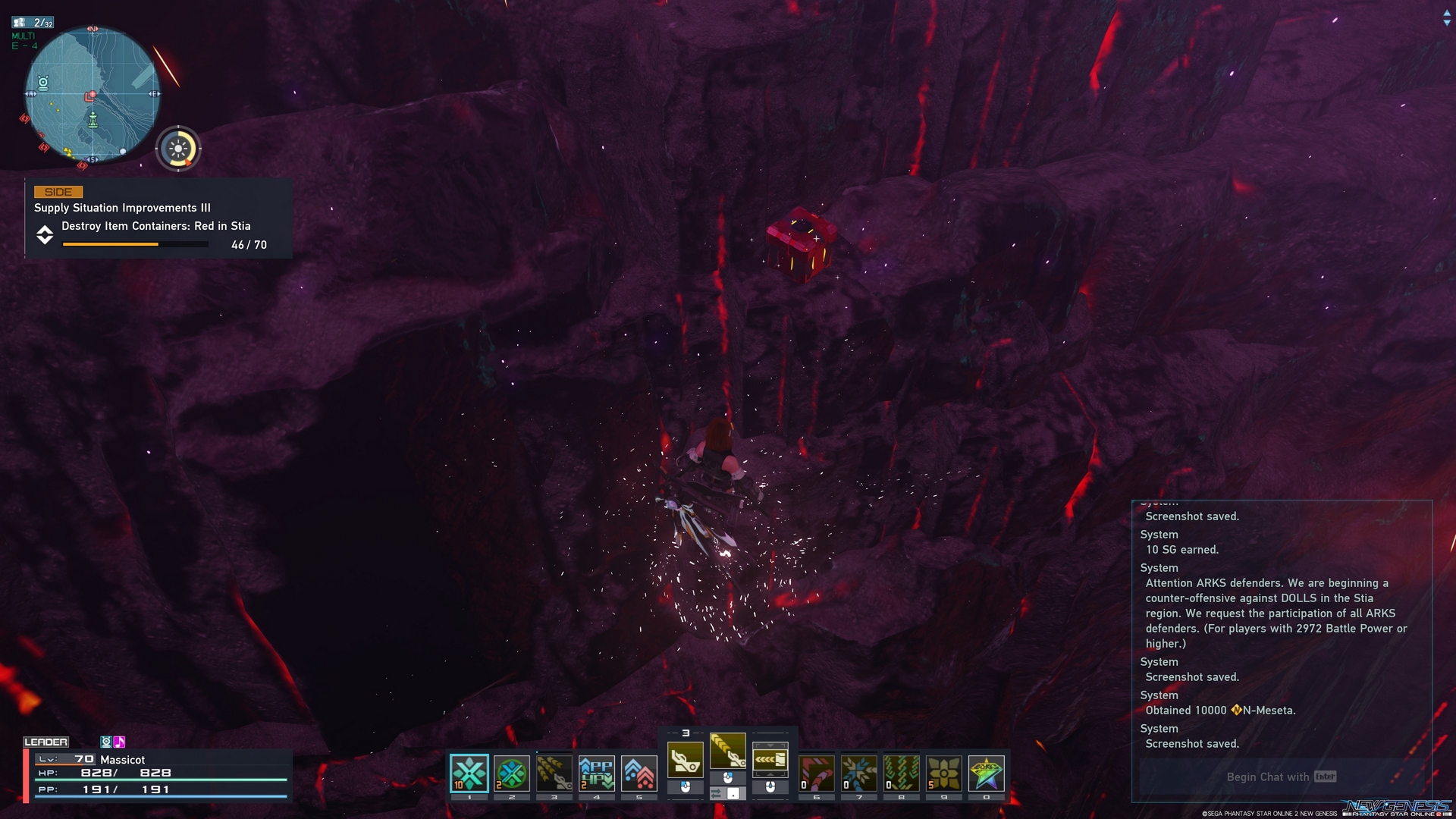Use the Reversasigne in subpalette slot 2
The width and height of the screenshot is (1456, 819).
(x=511, y=773)
